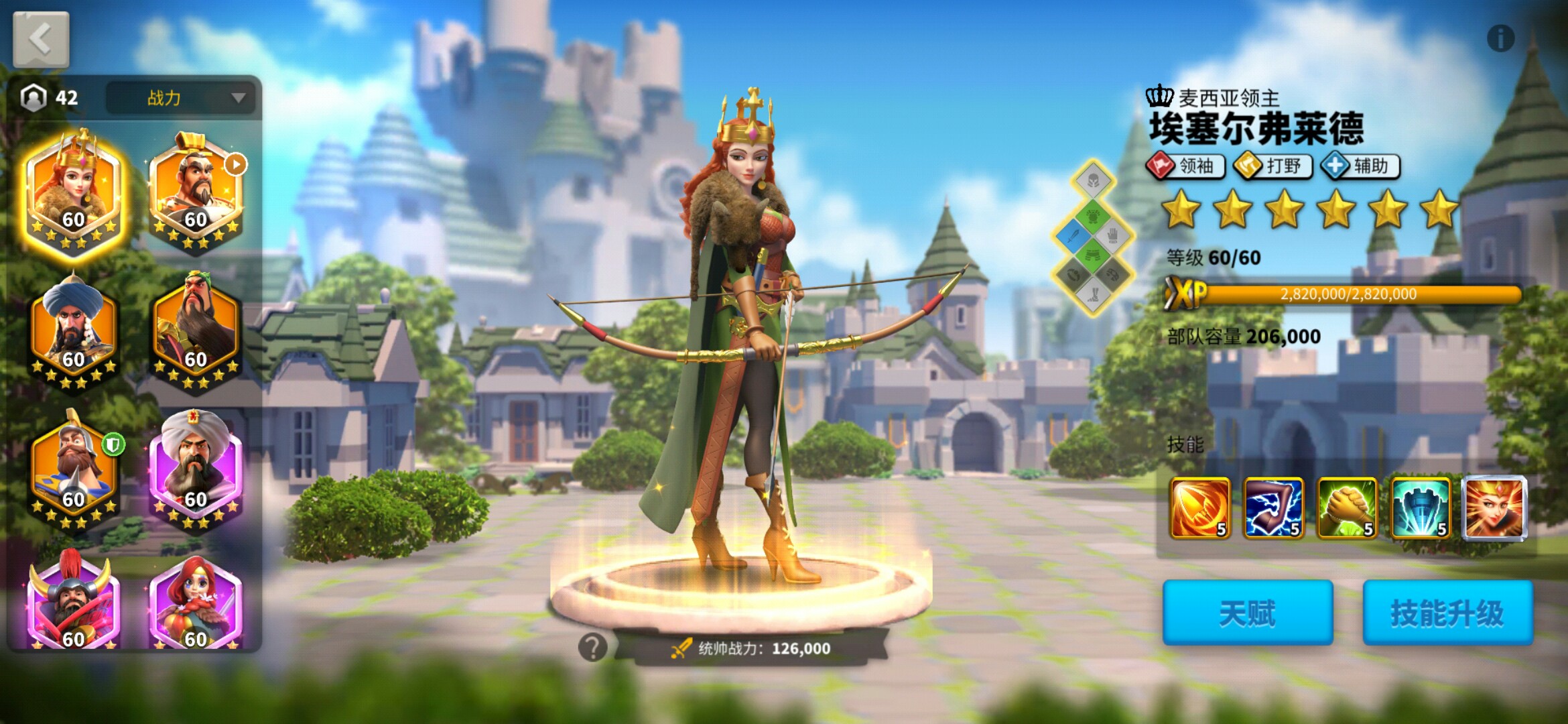The width and height of the screenshot is (1568, 724).
Task: Open the question mark help icon
Action: click(592, 648)
